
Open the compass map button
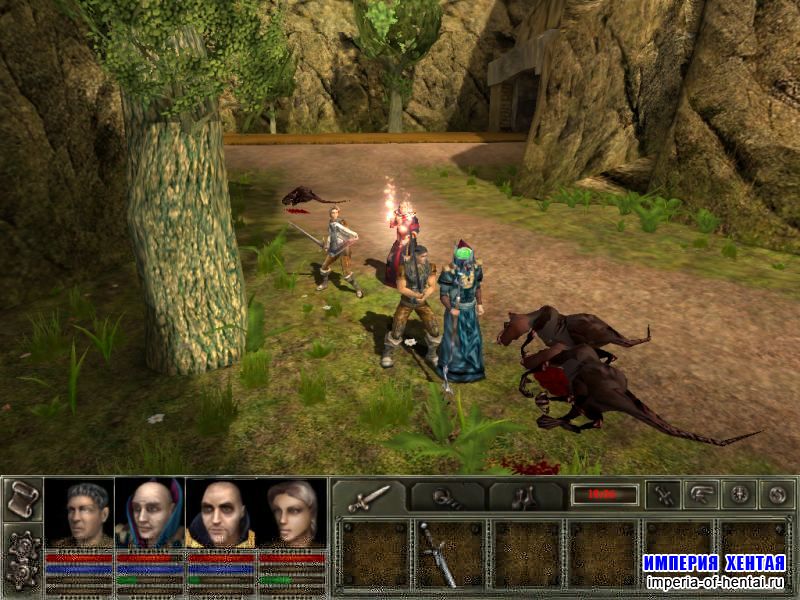point(738,494)
